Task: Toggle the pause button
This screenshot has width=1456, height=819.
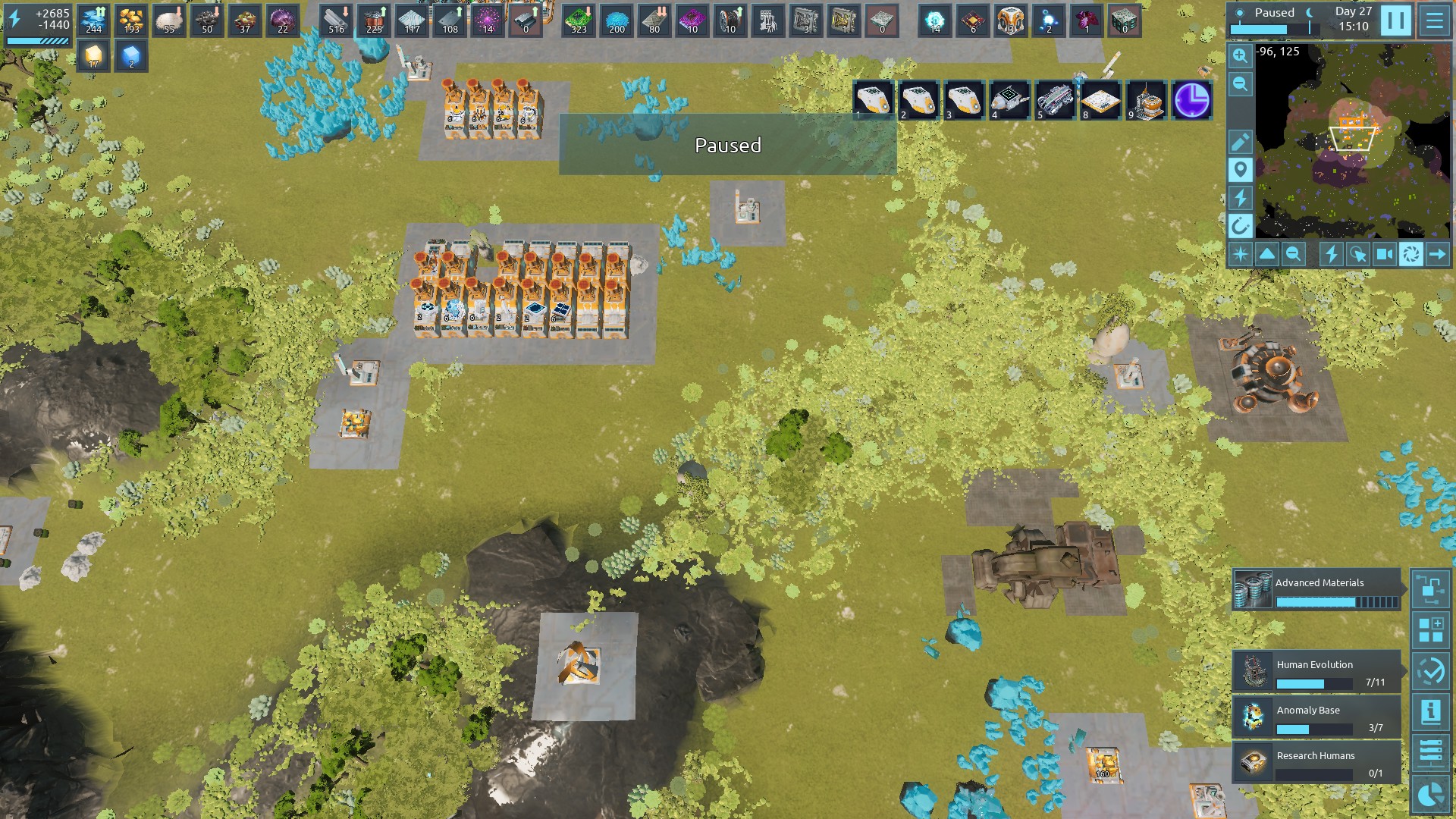Action: tap(1395, 20)
